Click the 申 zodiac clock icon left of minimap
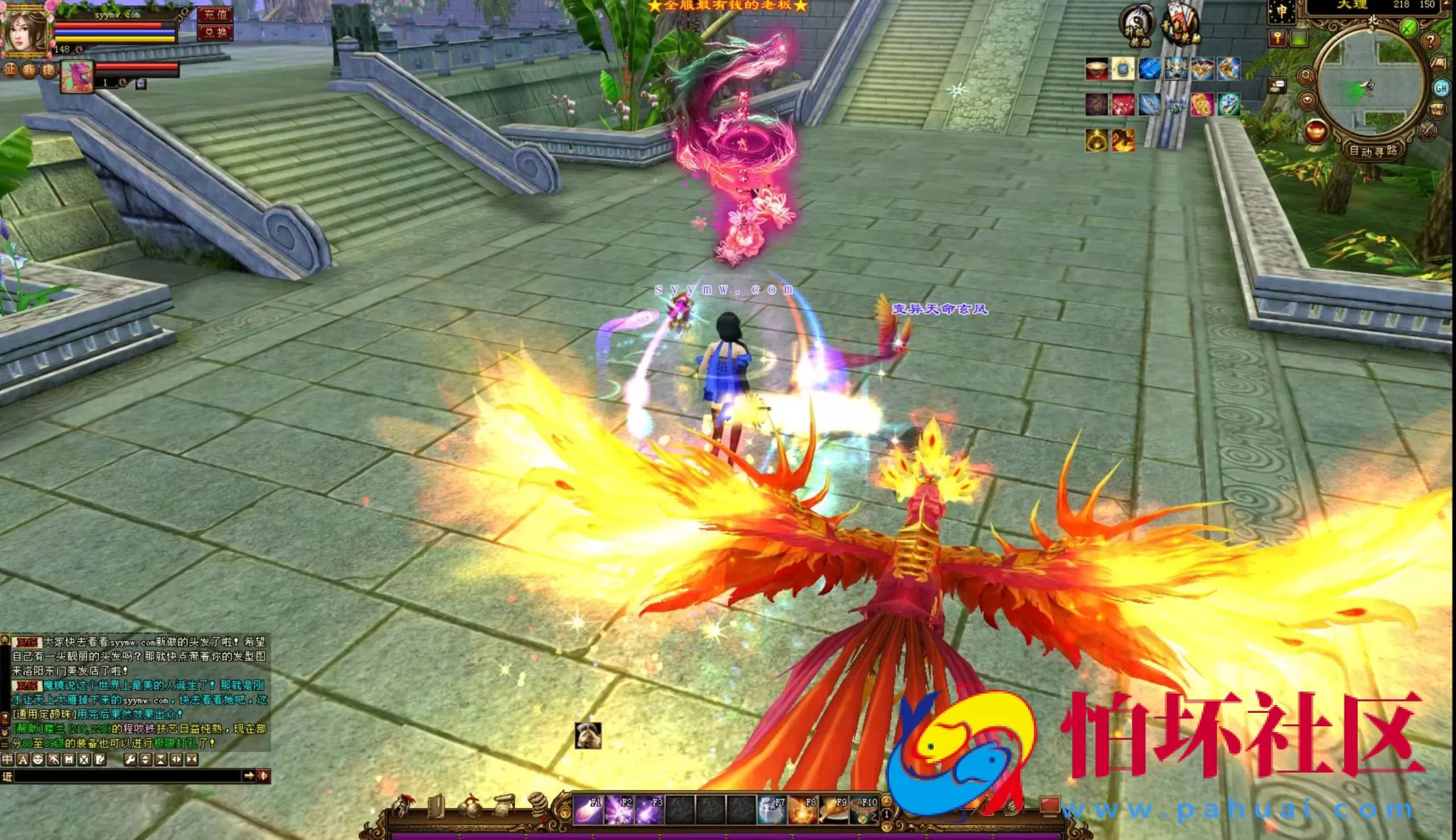1456x840 pixels. (1281, 11)
